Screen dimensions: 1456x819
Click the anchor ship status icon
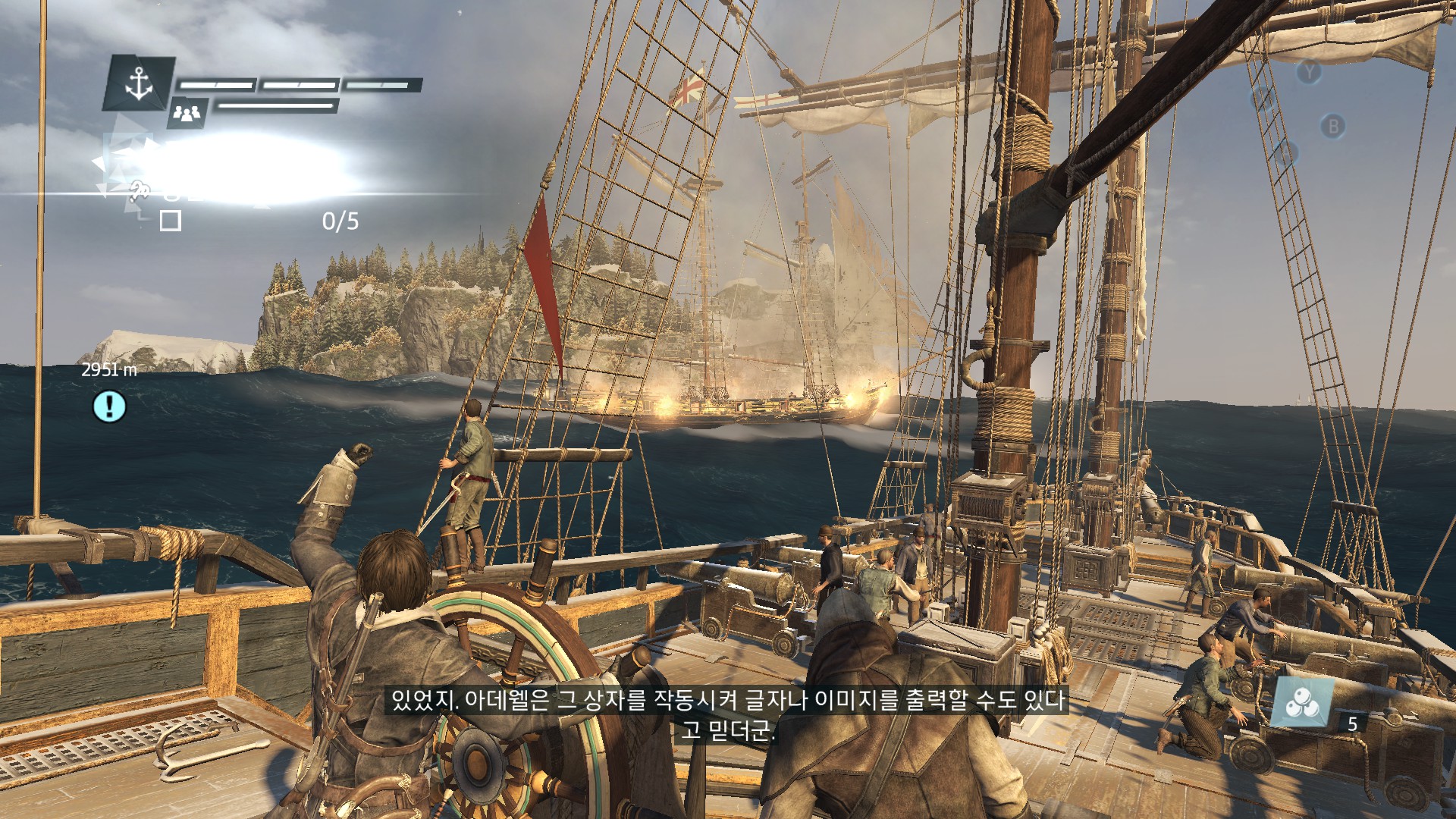click(x=139, y=83)
